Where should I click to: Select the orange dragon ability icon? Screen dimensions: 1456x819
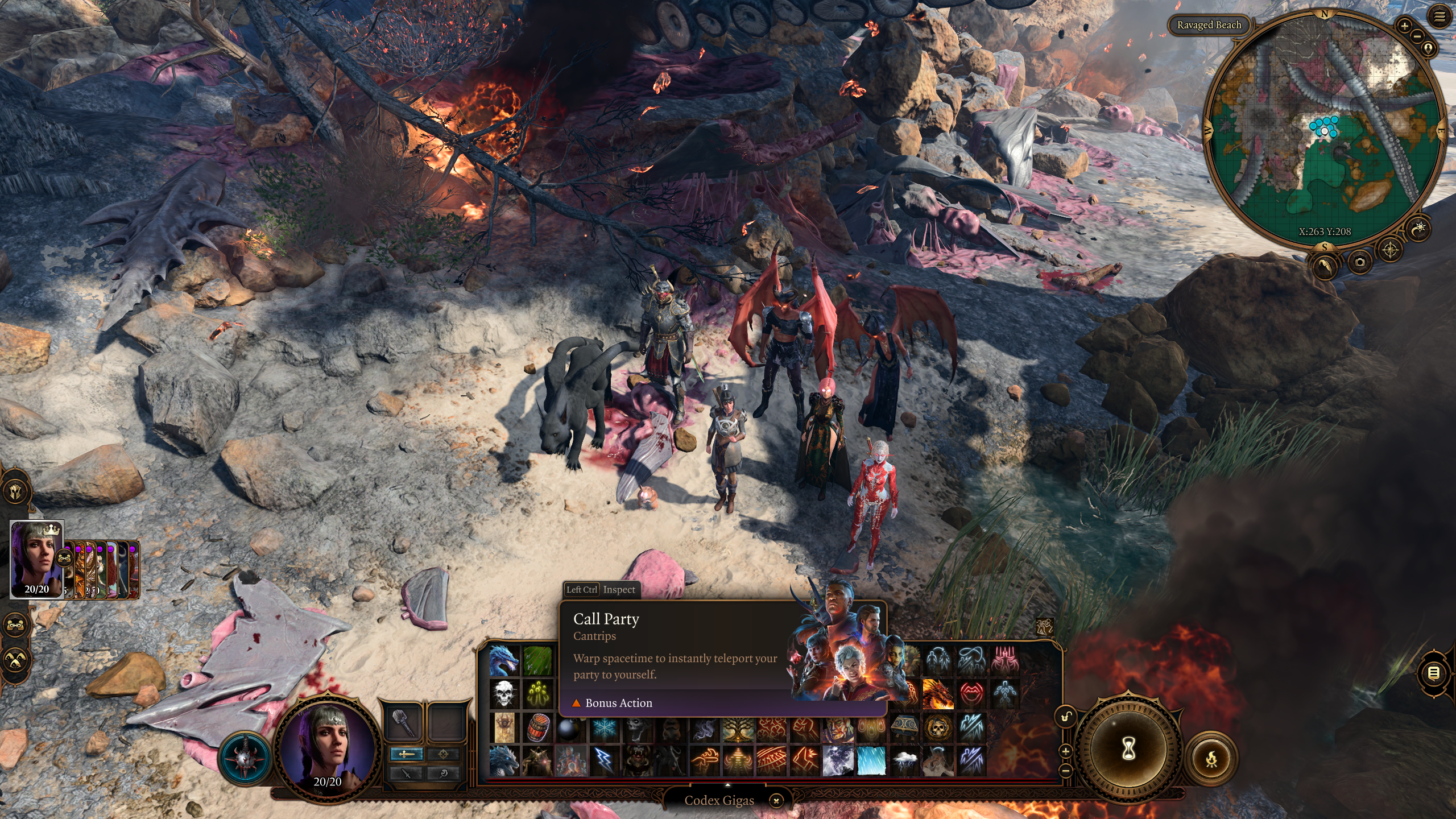[938, 694]
